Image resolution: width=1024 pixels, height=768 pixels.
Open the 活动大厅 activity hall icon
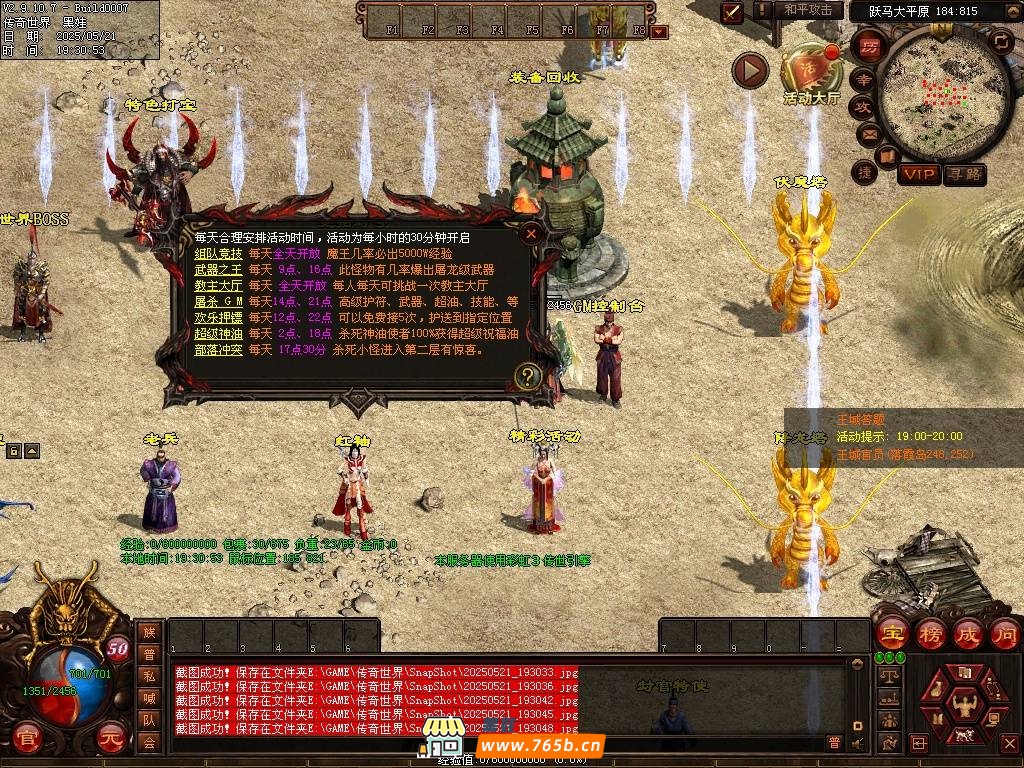[x=812, y=70]
